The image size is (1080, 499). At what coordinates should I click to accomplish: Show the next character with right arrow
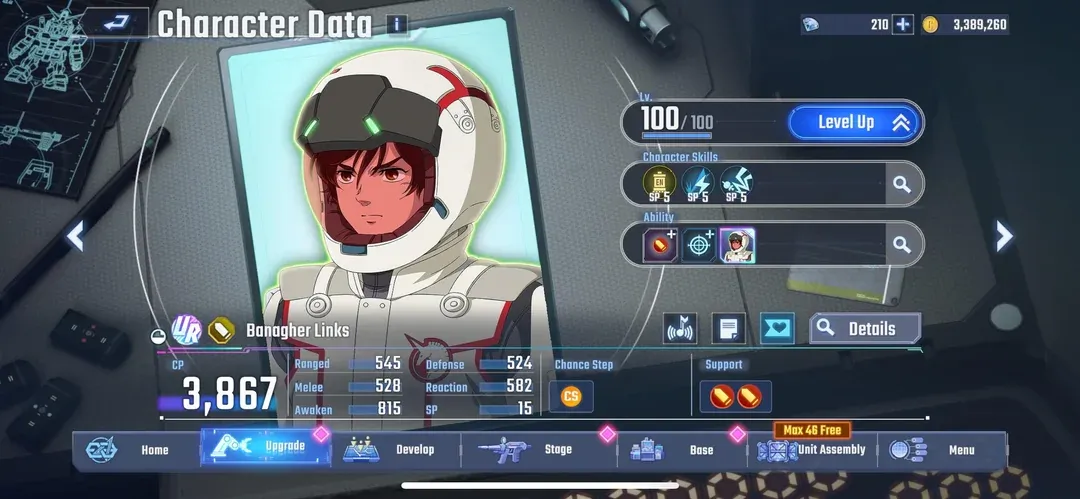(x=1004, y=235)
